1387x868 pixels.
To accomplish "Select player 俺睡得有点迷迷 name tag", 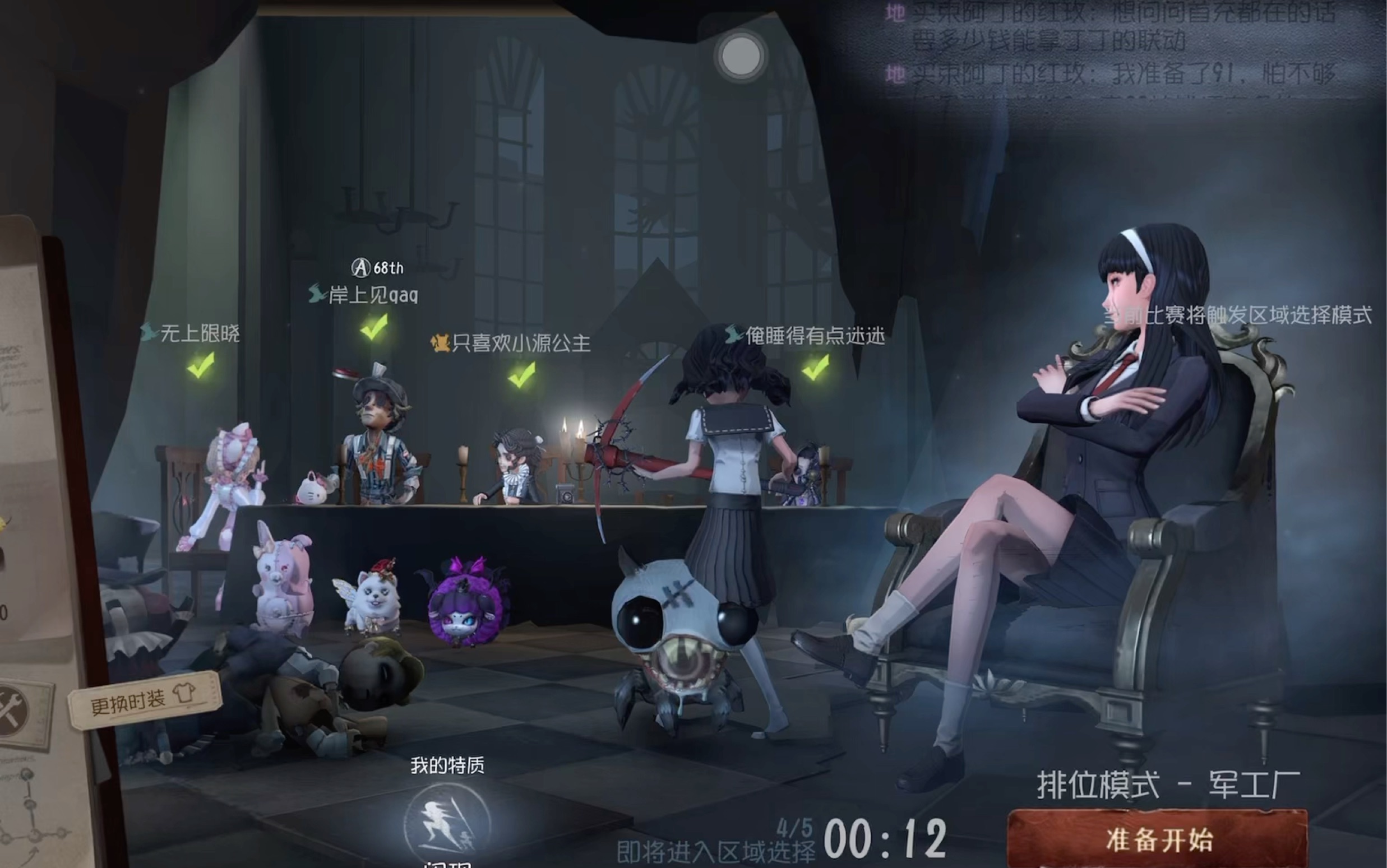I will coord(815,335).
